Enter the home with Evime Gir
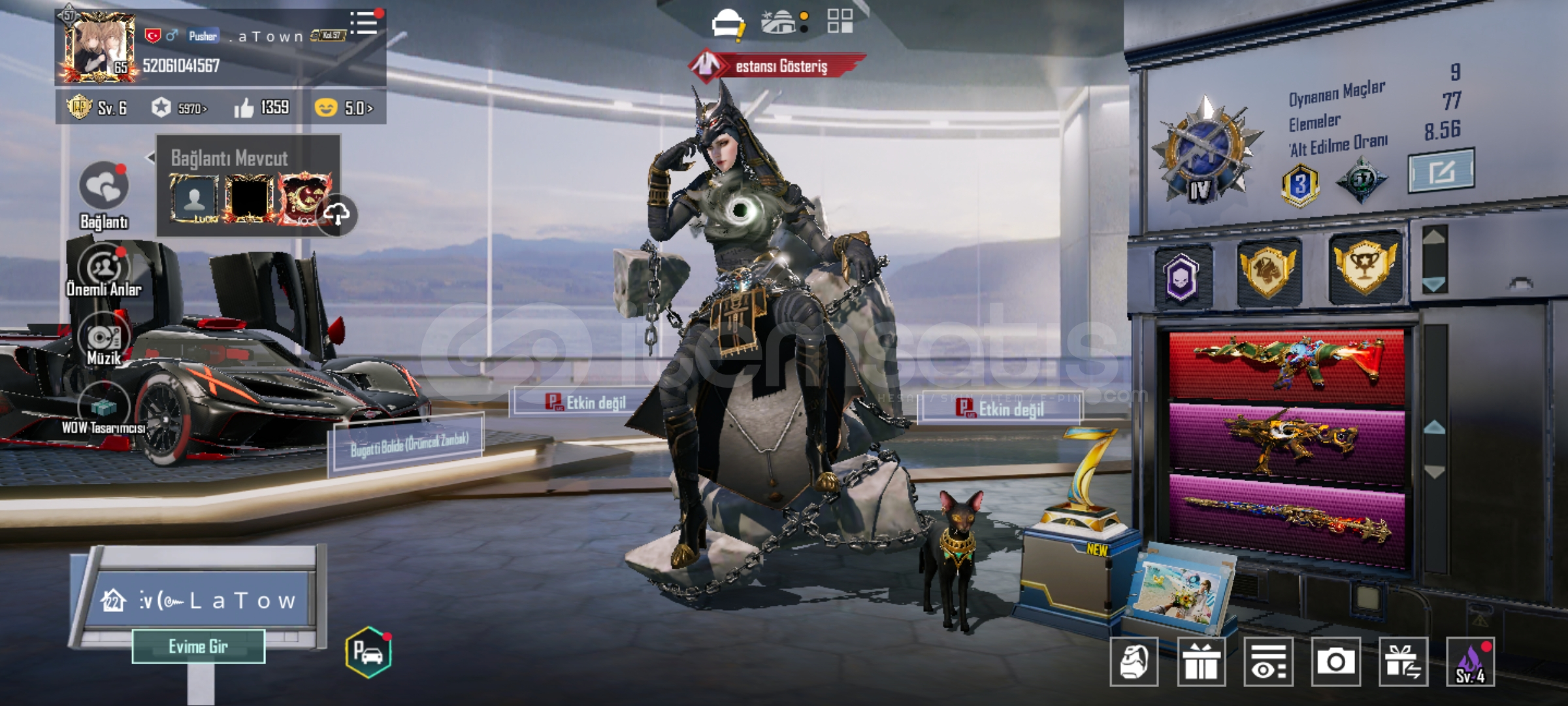This screenshot has width=1568, height=706. pos(198,647)
